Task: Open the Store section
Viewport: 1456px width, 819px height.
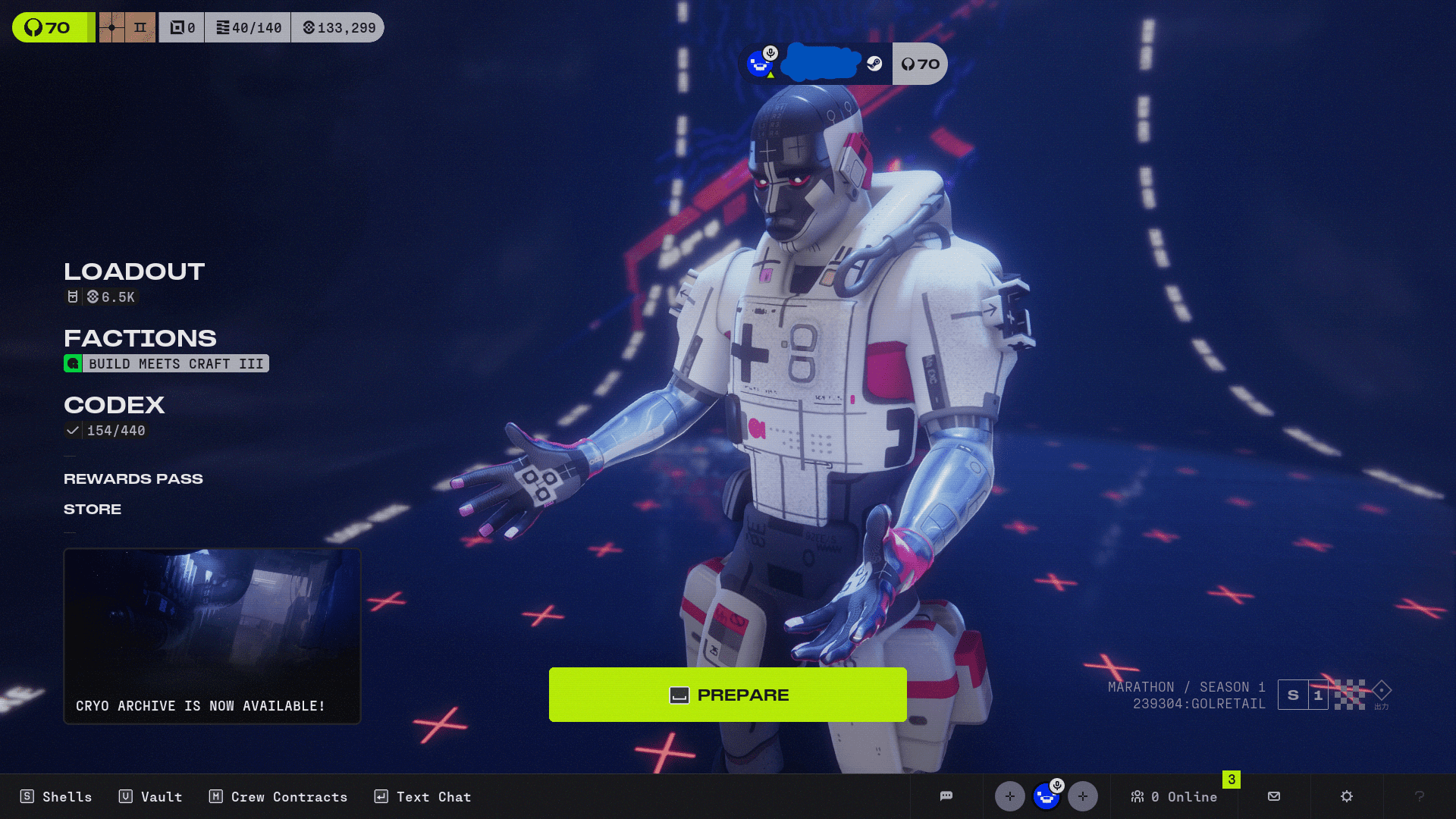Action: coord(92,509)
